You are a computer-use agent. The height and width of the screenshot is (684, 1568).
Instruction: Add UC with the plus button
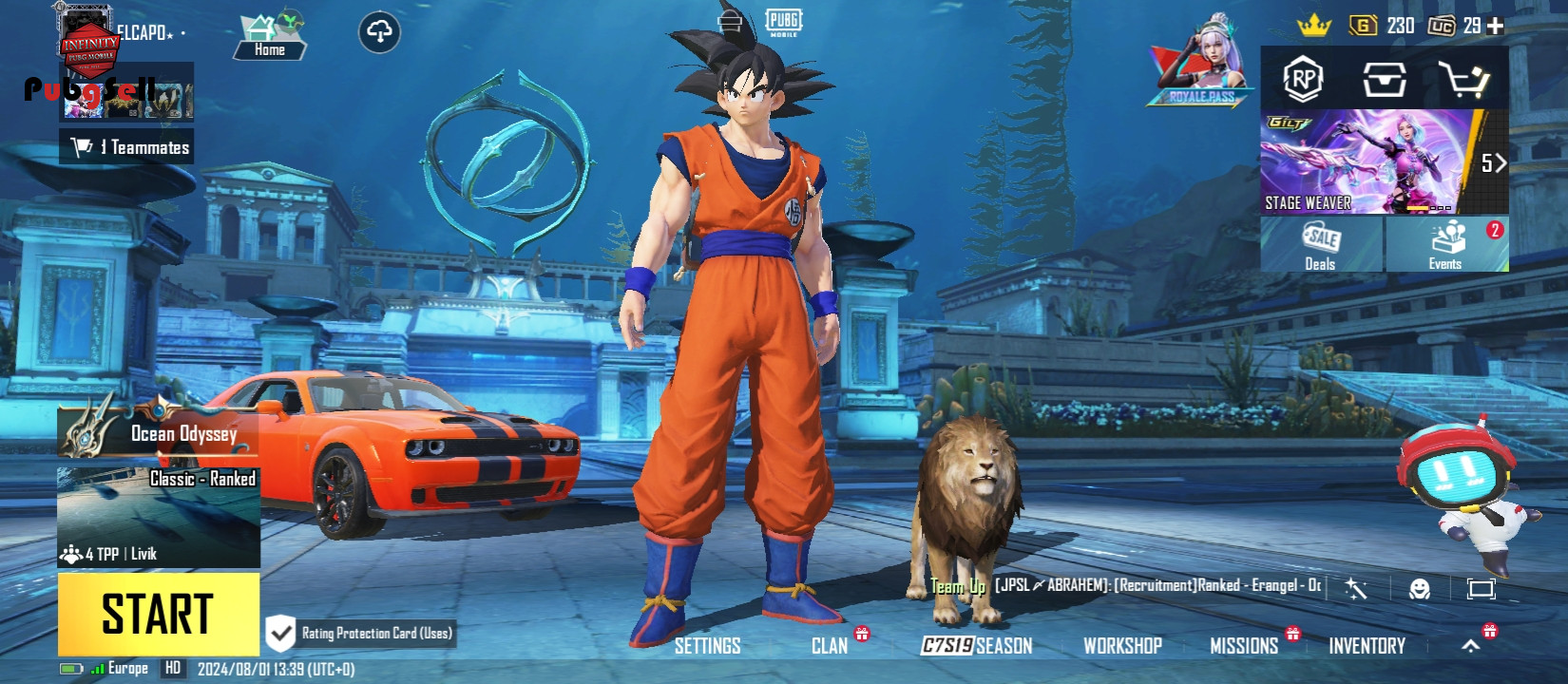pyautogui.click(x=1496, y=27)
